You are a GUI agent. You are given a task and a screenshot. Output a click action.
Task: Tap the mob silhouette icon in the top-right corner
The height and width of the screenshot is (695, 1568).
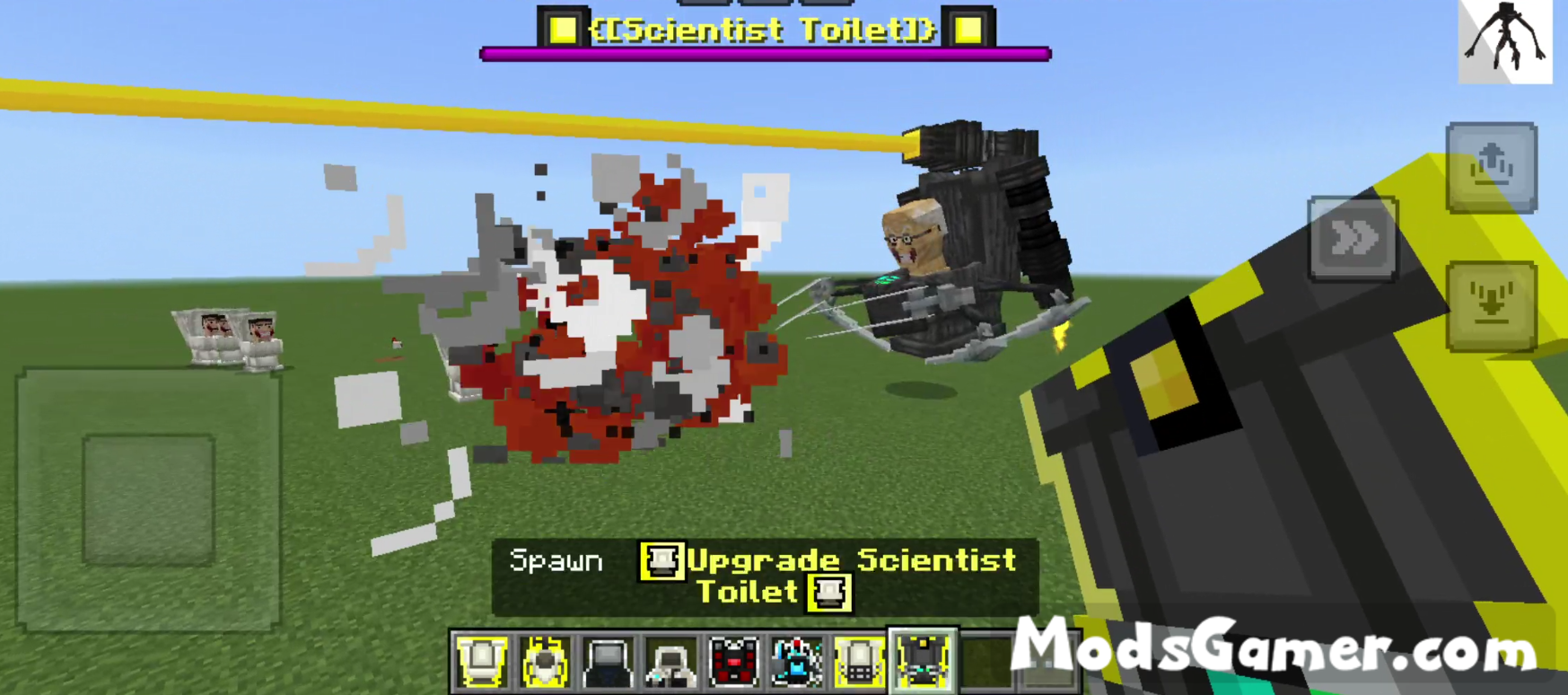1504,40
